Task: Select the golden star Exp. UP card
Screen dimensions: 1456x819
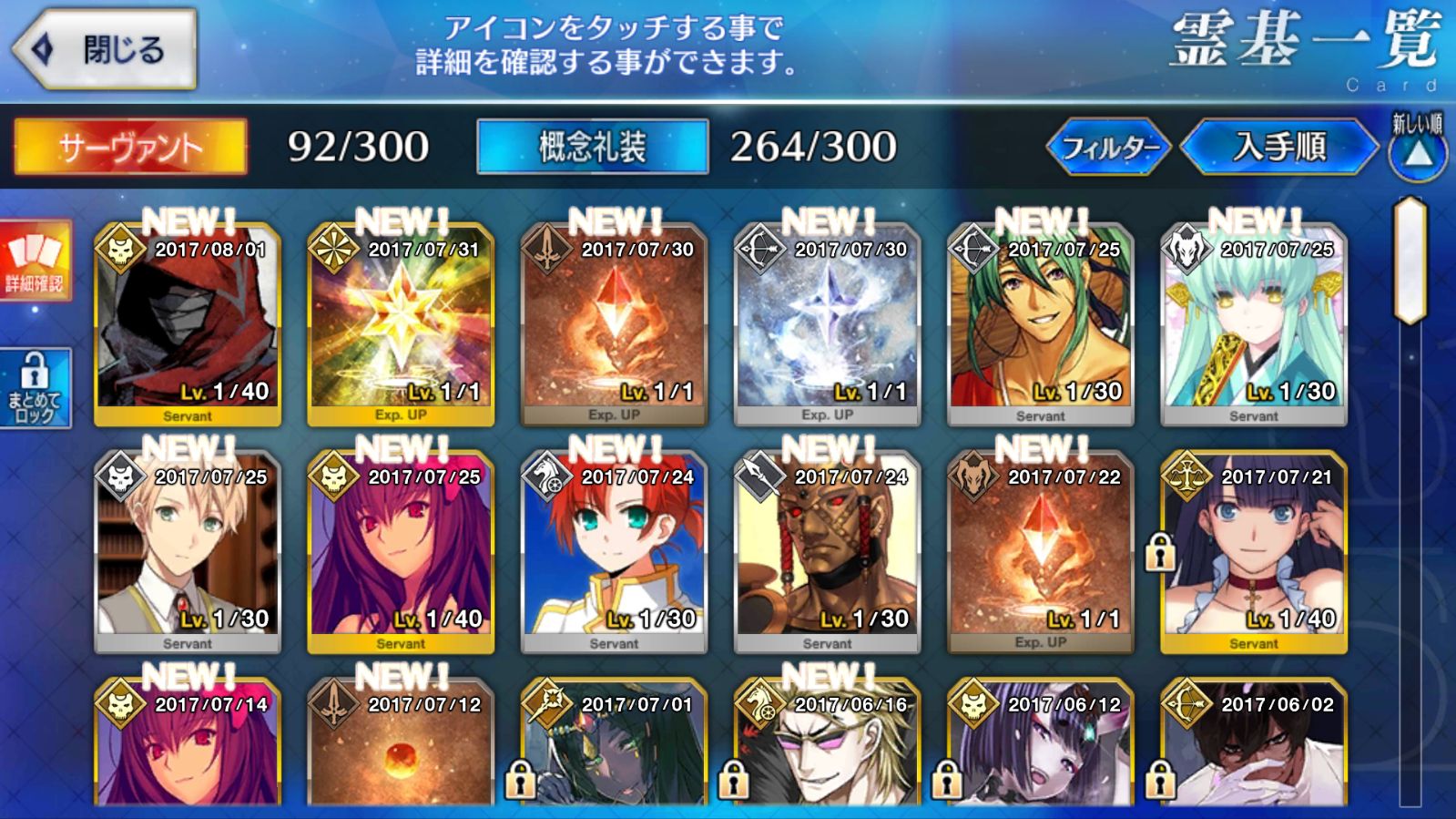Action: pos(401,325)
